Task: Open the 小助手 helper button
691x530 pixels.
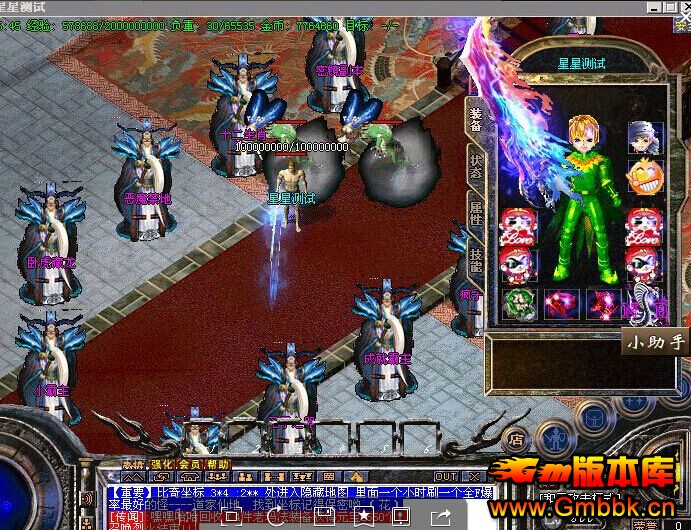Action: 656,342
